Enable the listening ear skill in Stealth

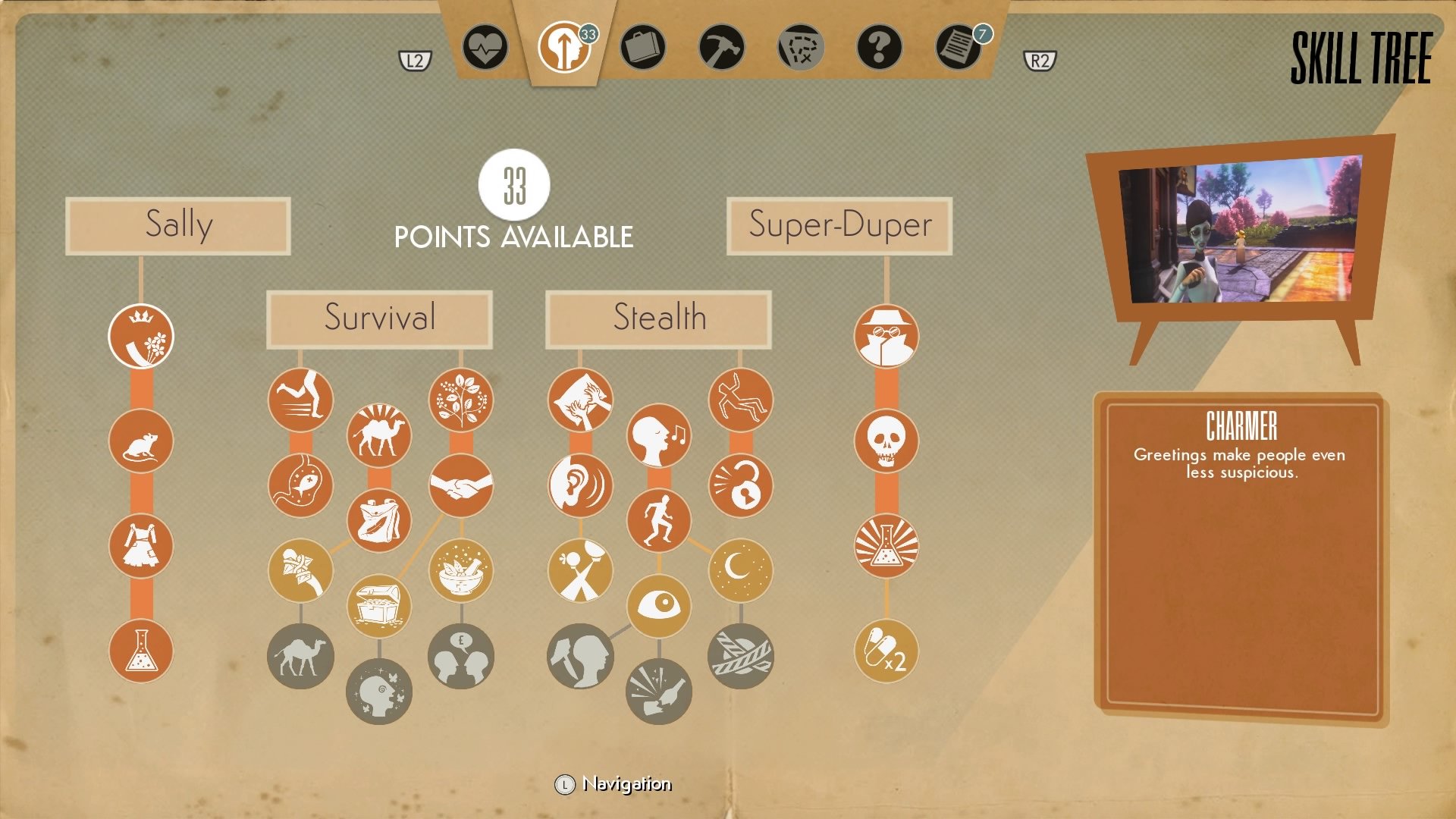(x=580, y=486)
